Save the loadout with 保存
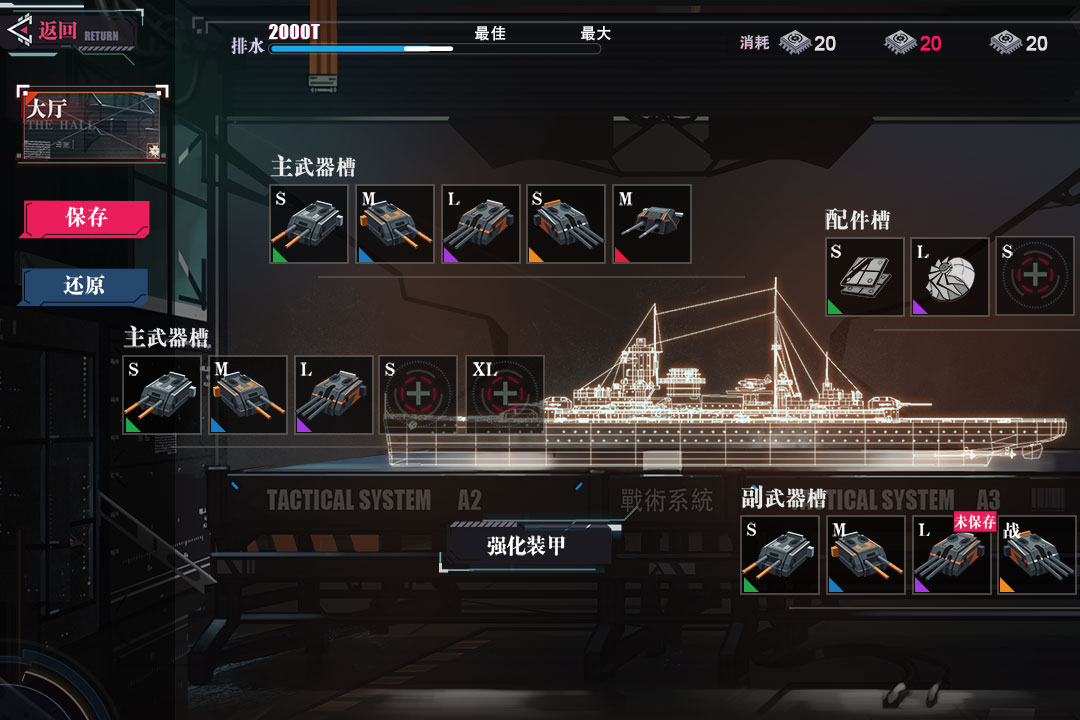 tap(86, 218)
